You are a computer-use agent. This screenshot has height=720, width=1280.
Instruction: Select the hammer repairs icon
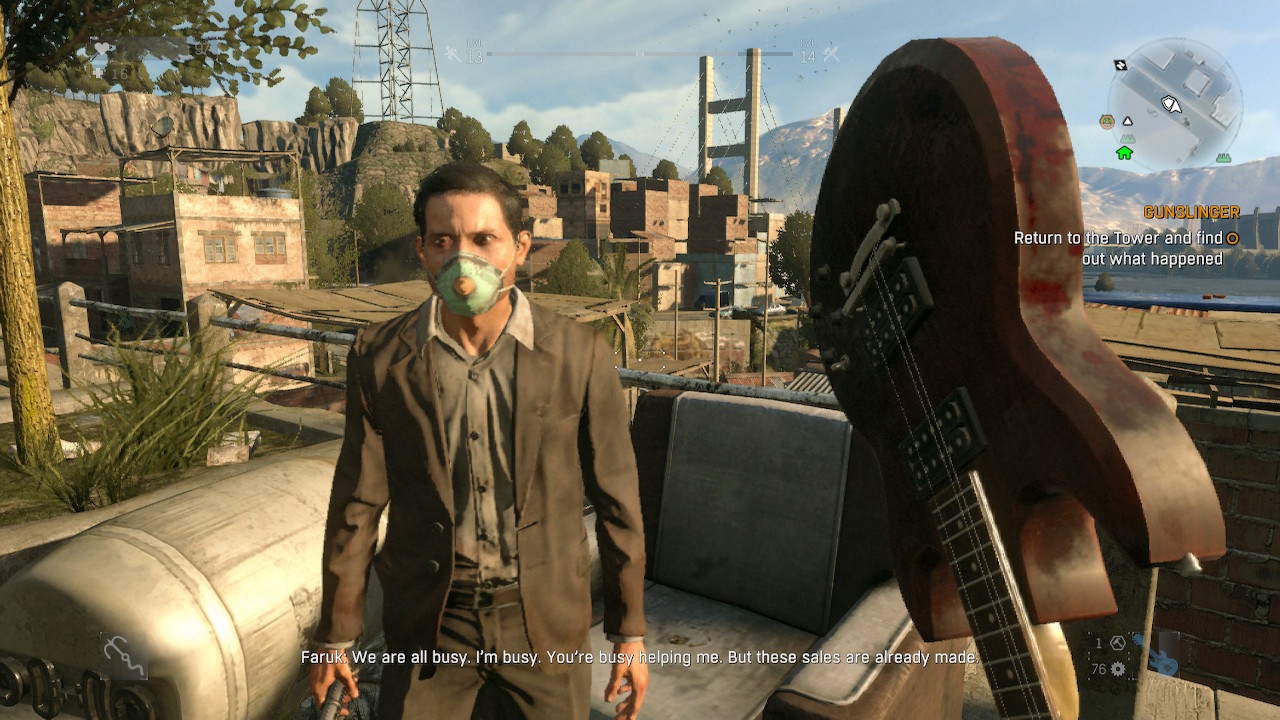coord(1117,642)
